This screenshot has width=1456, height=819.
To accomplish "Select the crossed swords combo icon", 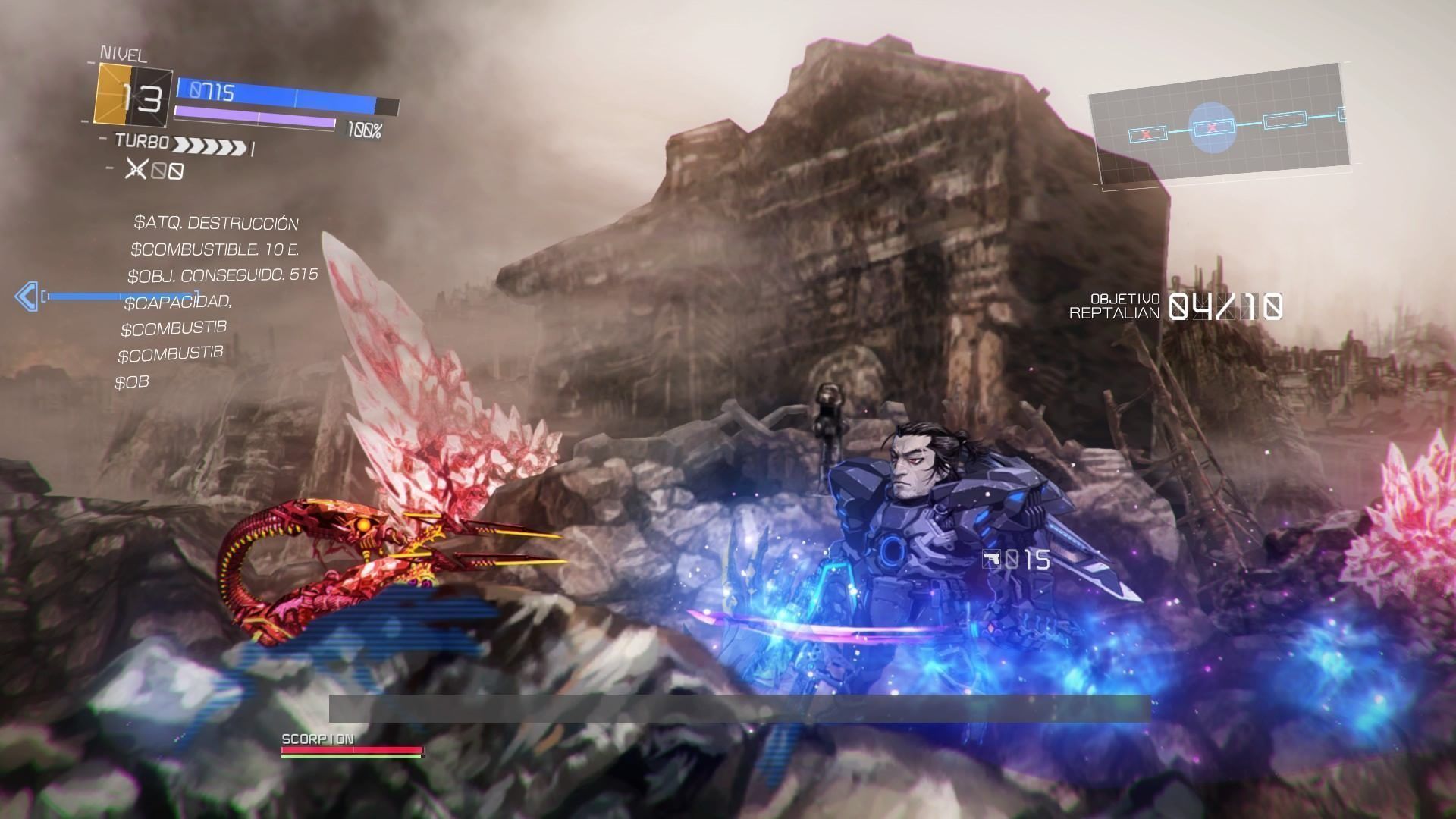I will (x=136, y=168).
